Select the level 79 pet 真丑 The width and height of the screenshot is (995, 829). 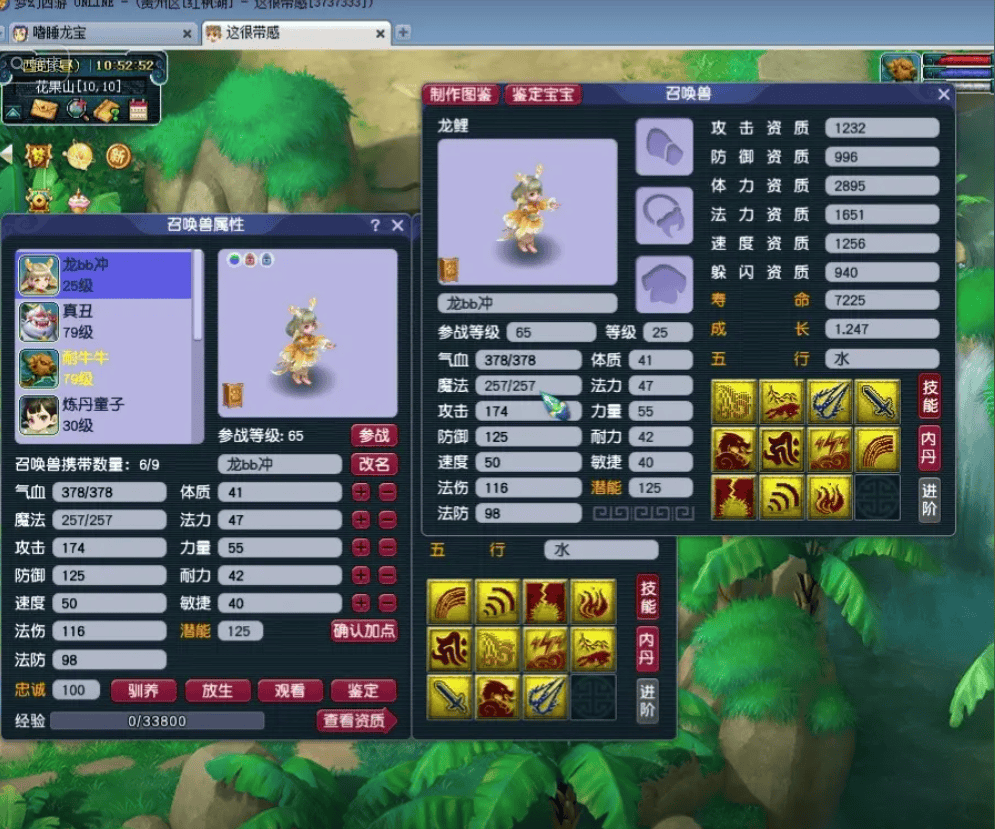pos(105,322)
